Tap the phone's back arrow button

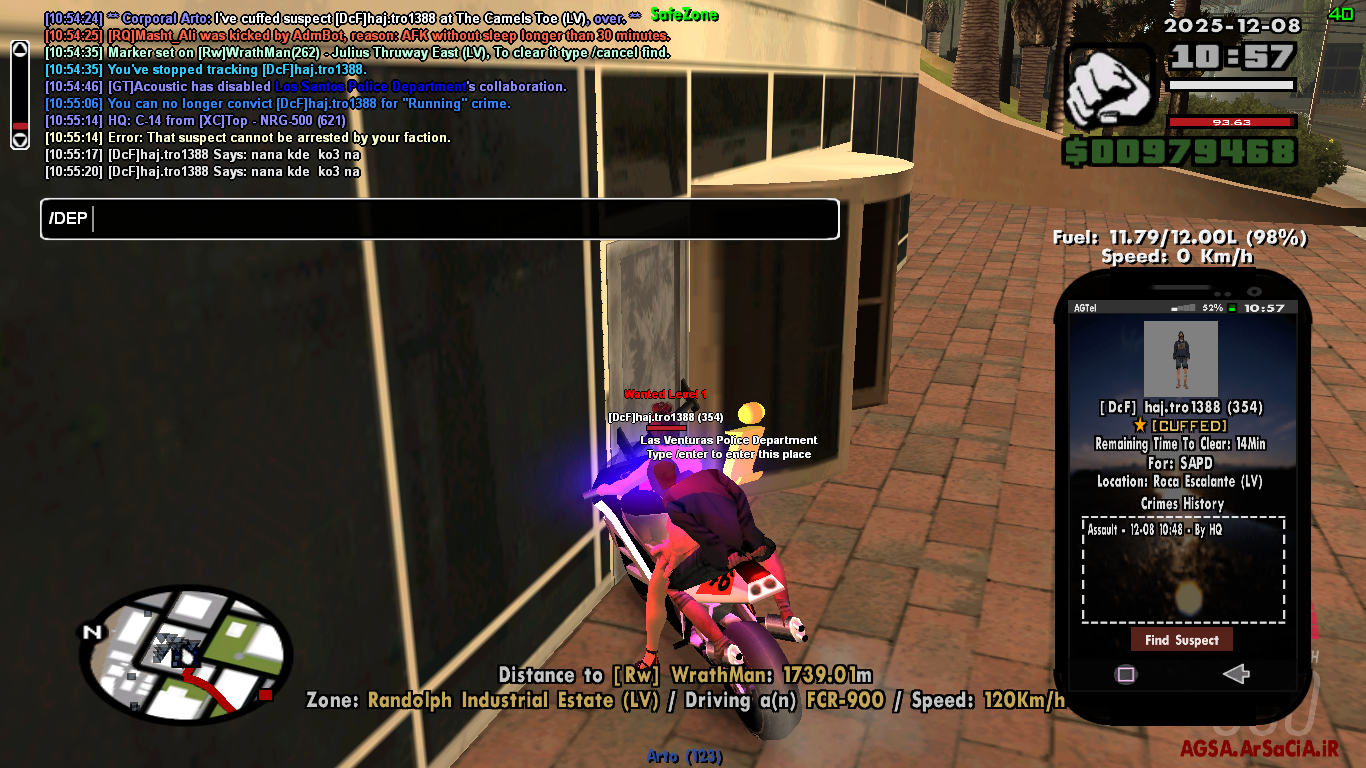click(x=1236, y=674)
